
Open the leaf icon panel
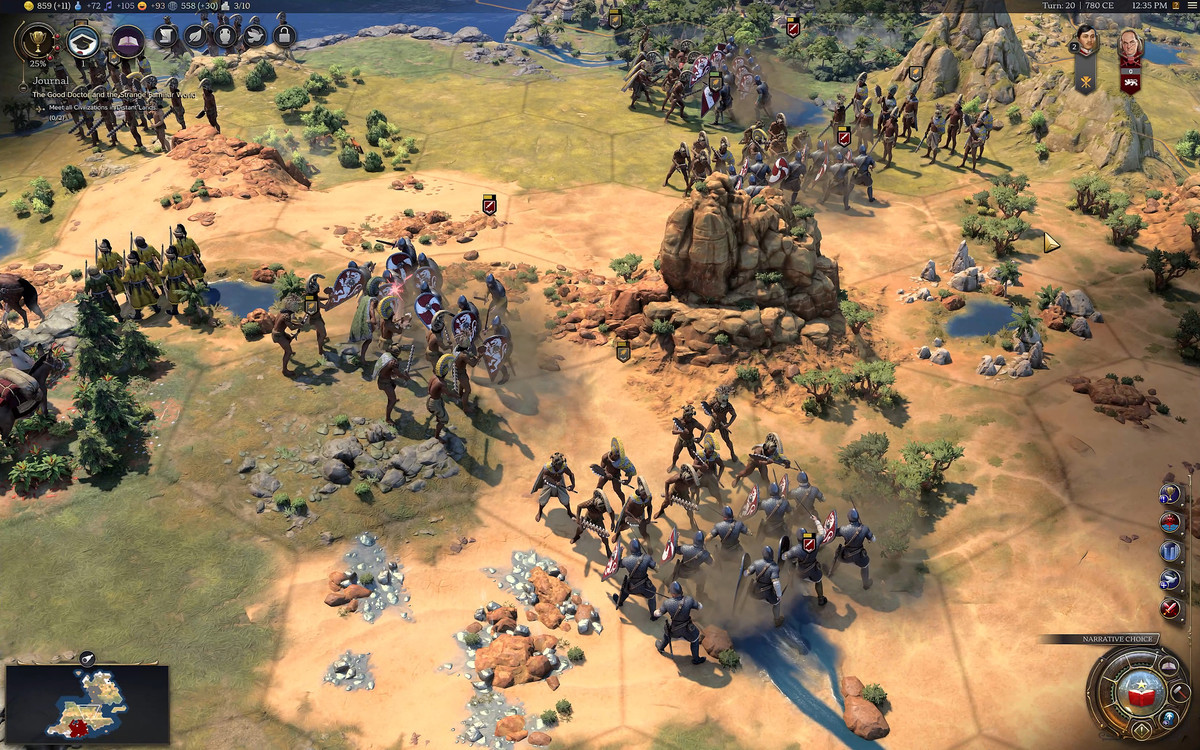point(195,37)
